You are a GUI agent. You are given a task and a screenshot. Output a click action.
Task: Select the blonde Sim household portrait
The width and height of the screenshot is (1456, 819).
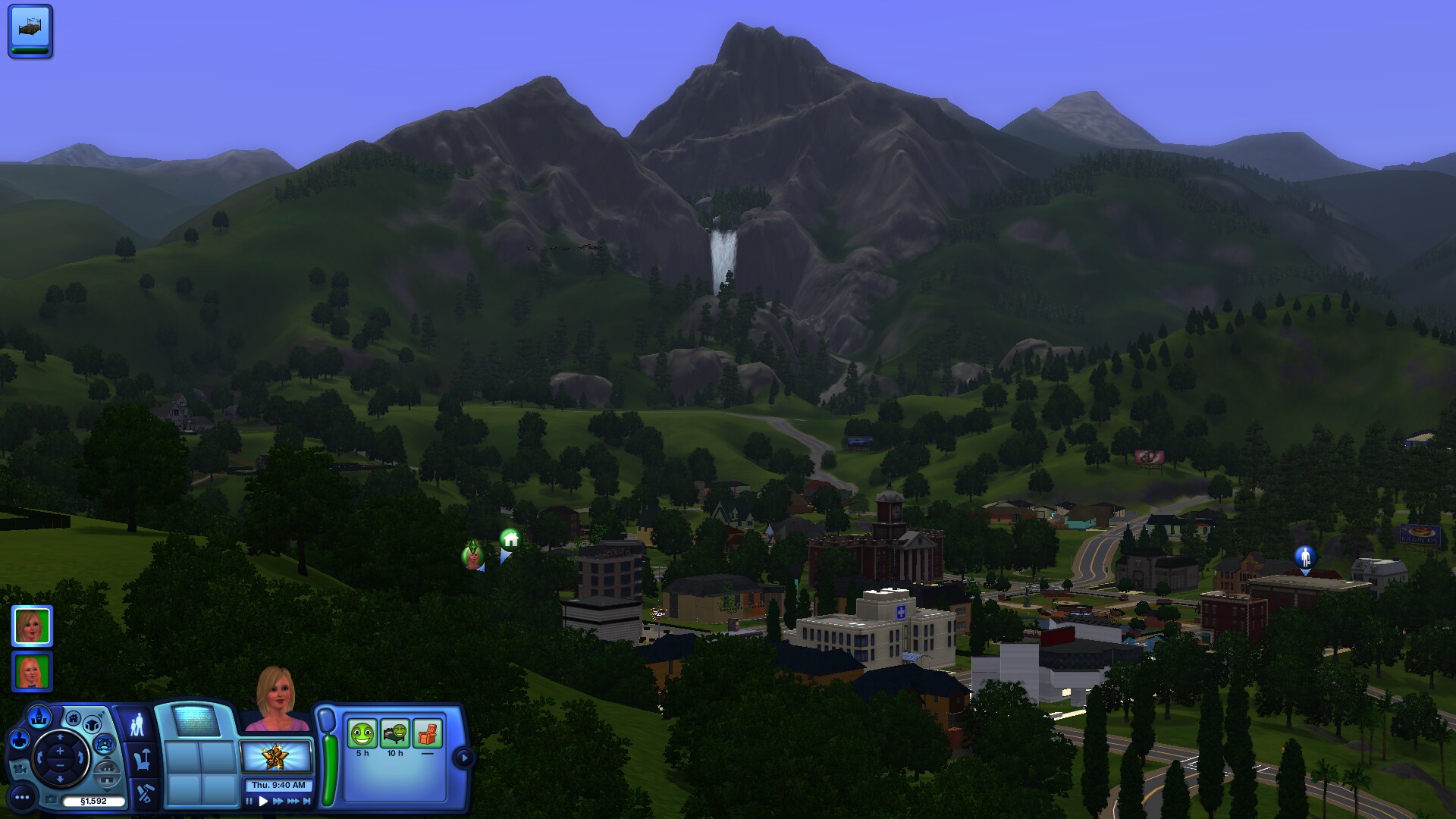[32, 626]
